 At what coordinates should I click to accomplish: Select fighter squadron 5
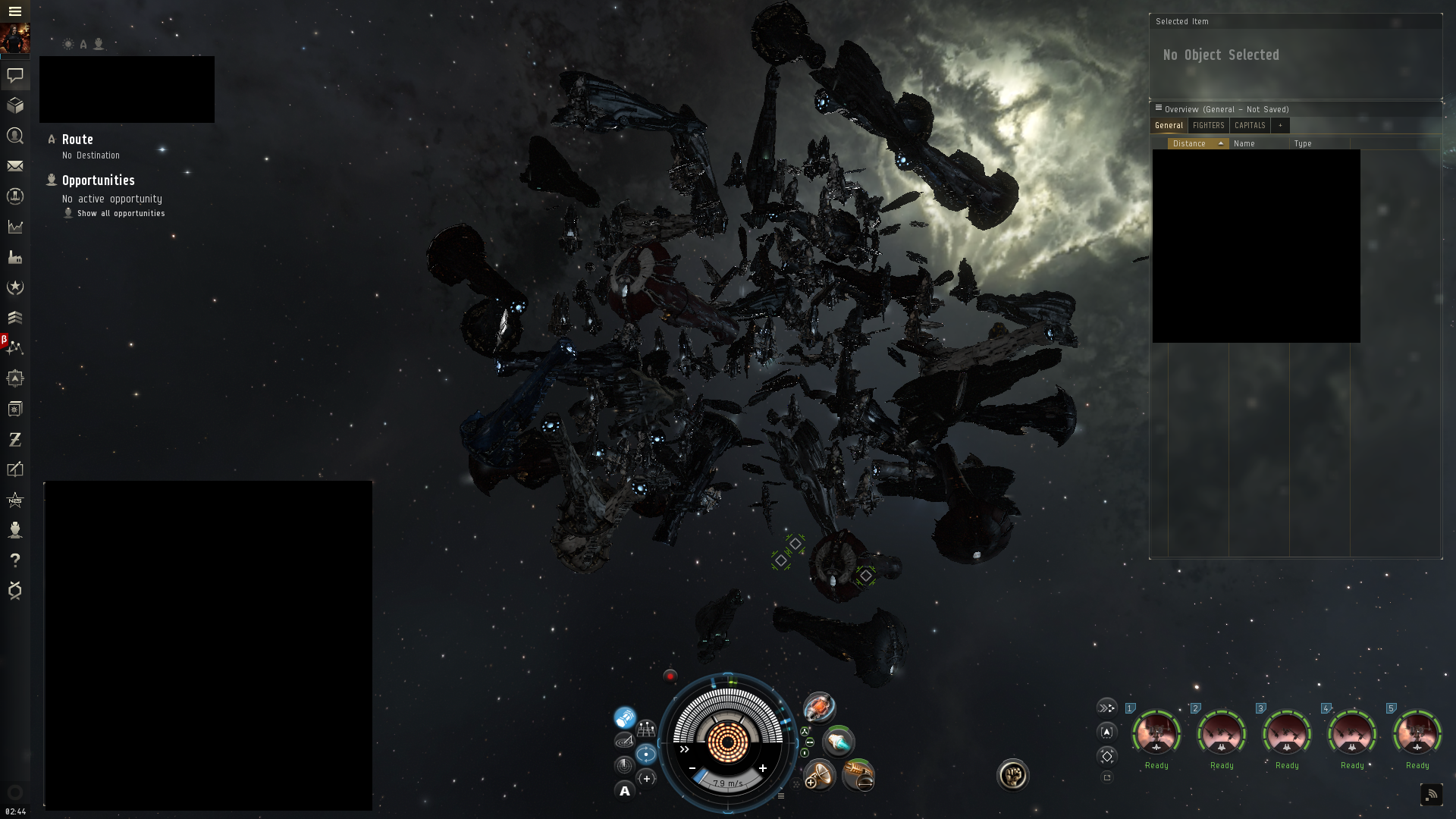[x=1417, y=733]
